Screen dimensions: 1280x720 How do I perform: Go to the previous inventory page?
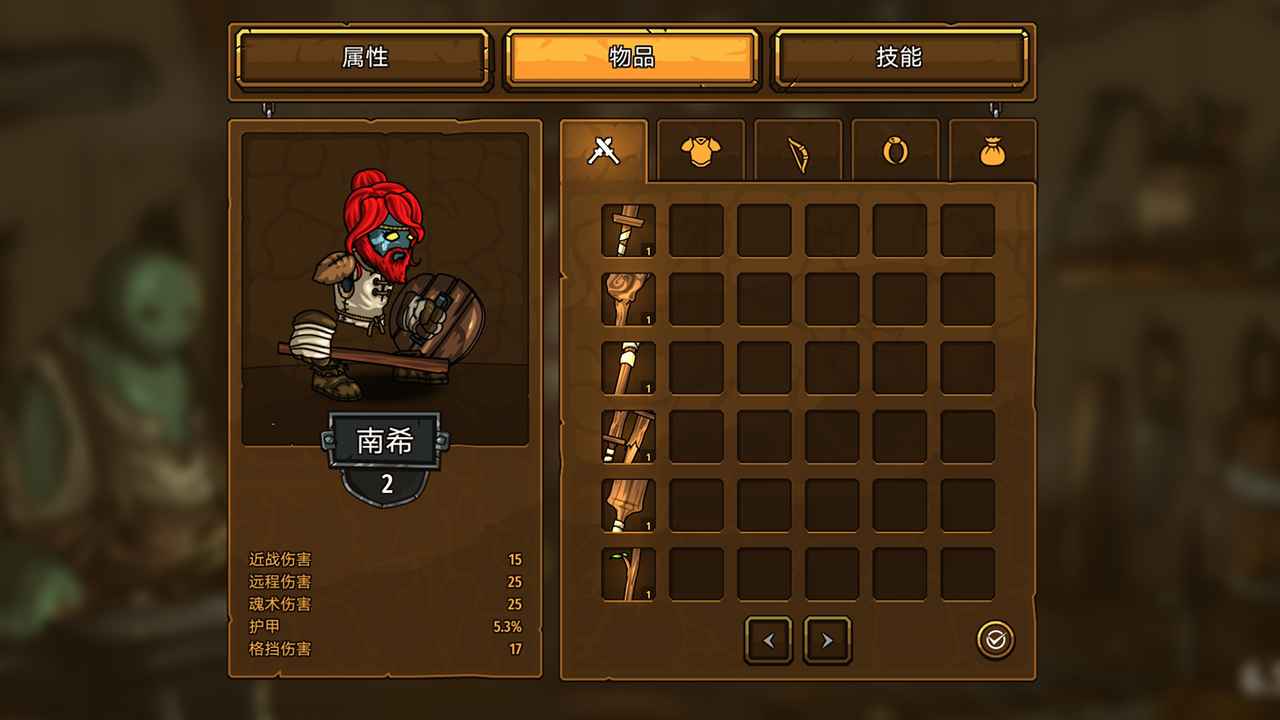[768, 640]
